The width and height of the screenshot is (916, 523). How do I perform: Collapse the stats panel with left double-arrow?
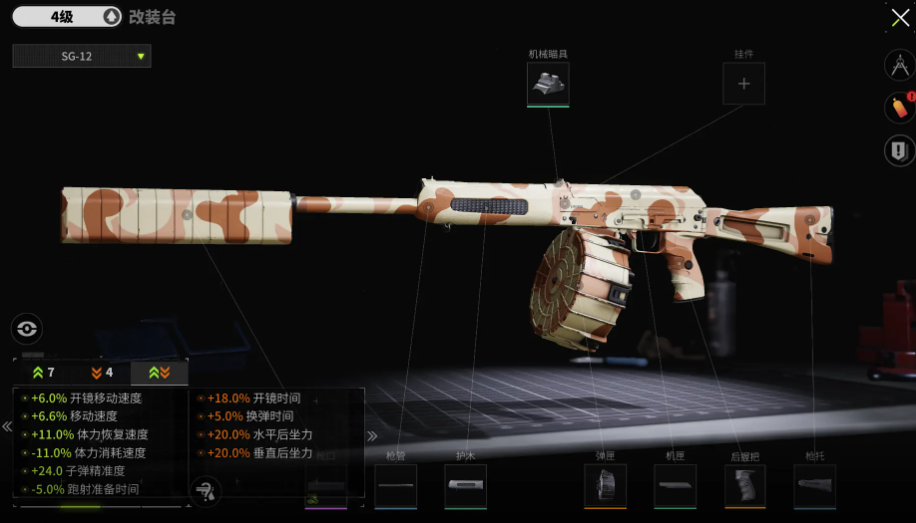tap(7, 427)
